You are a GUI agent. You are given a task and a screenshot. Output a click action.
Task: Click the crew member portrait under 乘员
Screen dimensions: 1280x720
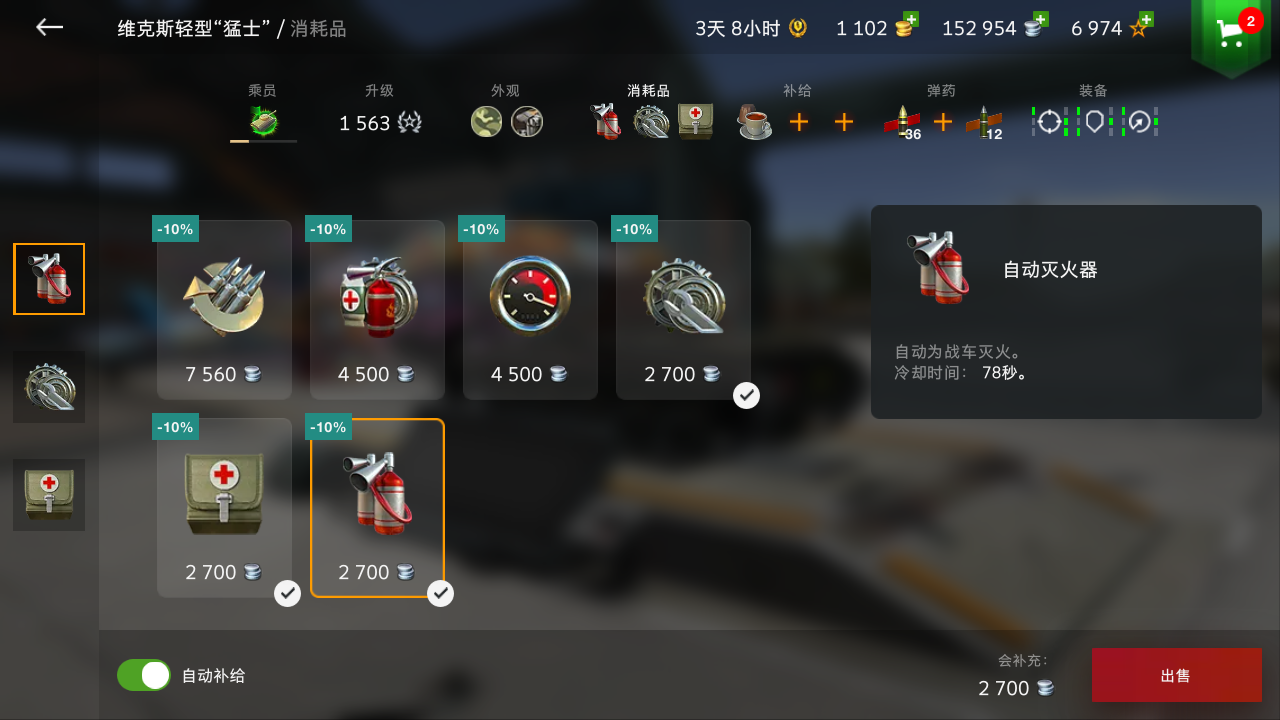tap(262, 121)
